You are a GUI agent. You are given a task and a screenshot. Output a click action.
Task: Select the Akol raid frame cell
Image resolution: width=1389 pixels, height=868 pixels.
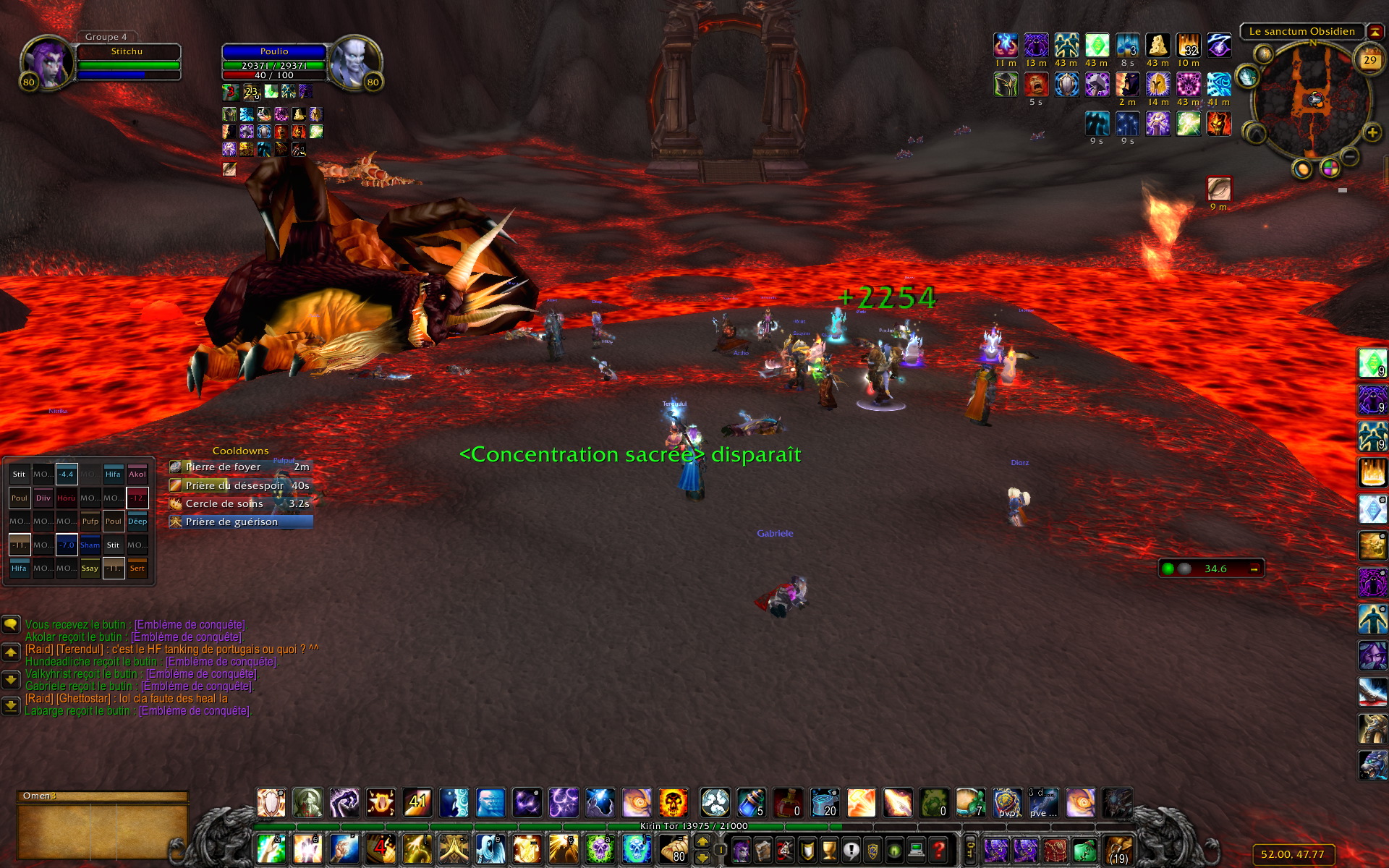(x=137, y=475)
